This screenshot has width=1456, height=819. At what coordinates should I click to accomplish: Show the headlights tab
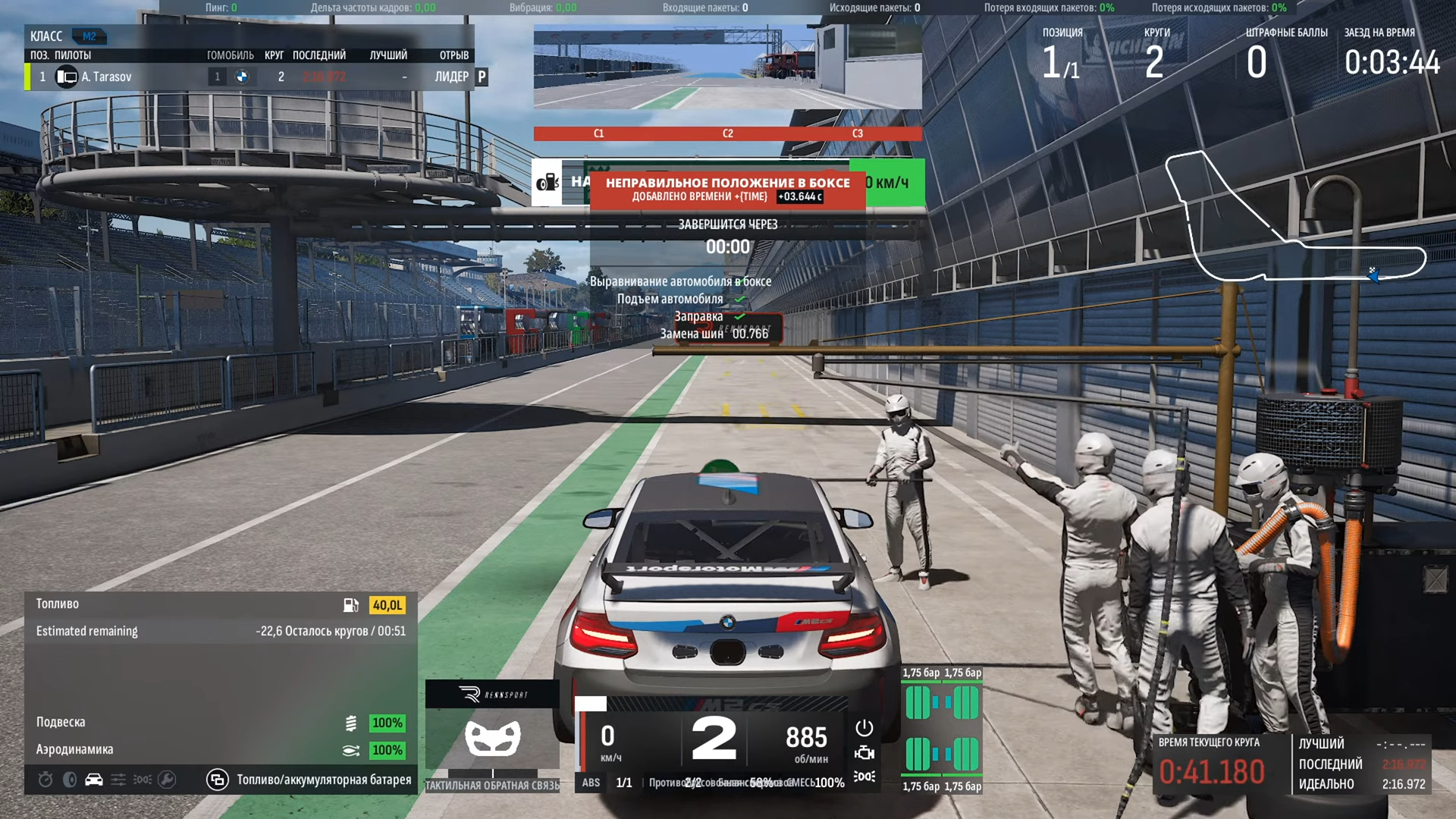click(143, 780)
